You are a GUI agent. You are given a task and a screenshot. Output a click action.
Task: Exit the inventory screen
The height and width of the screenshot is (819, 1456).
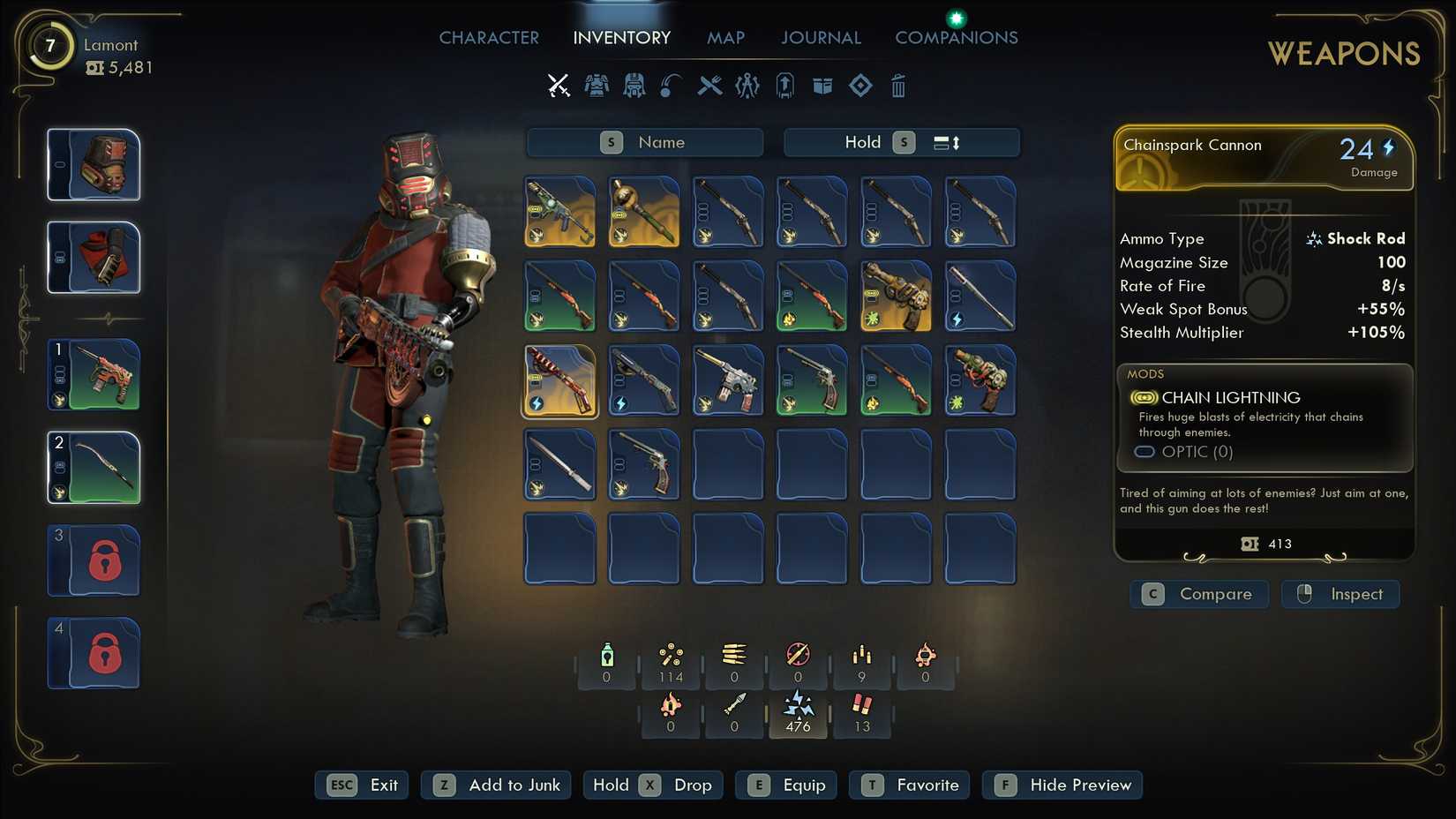pyautogui.click(x=362, y=785)
